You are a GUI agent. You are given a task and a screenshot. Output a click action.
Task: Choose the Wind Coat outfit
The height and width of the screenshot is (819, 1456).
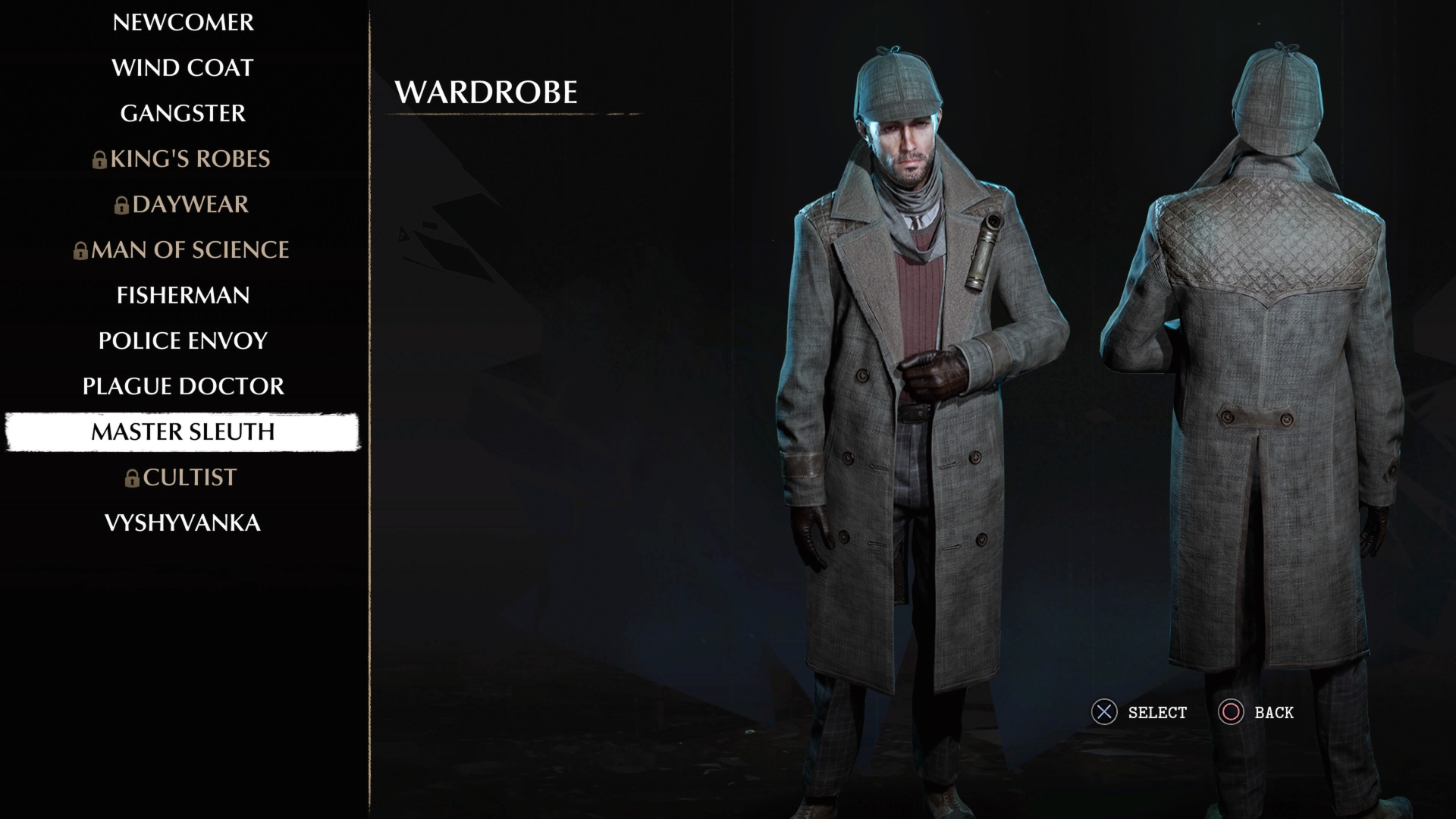point(183,68)
